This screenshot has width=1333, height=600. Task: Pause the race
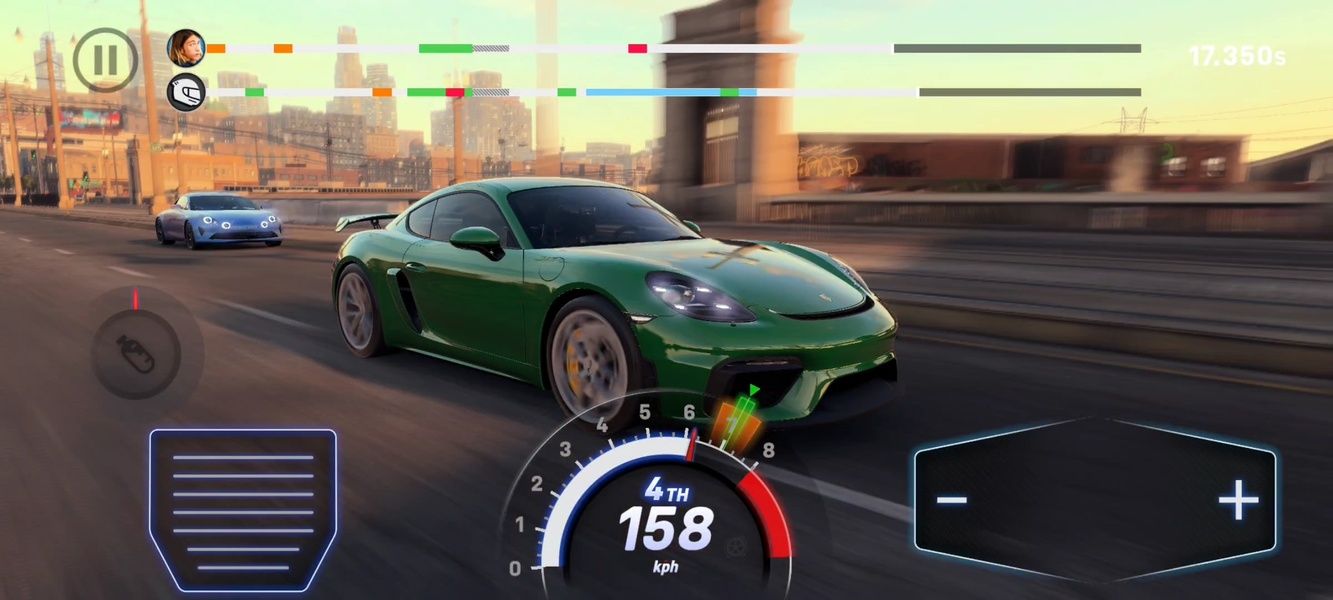tap(105, 59)
